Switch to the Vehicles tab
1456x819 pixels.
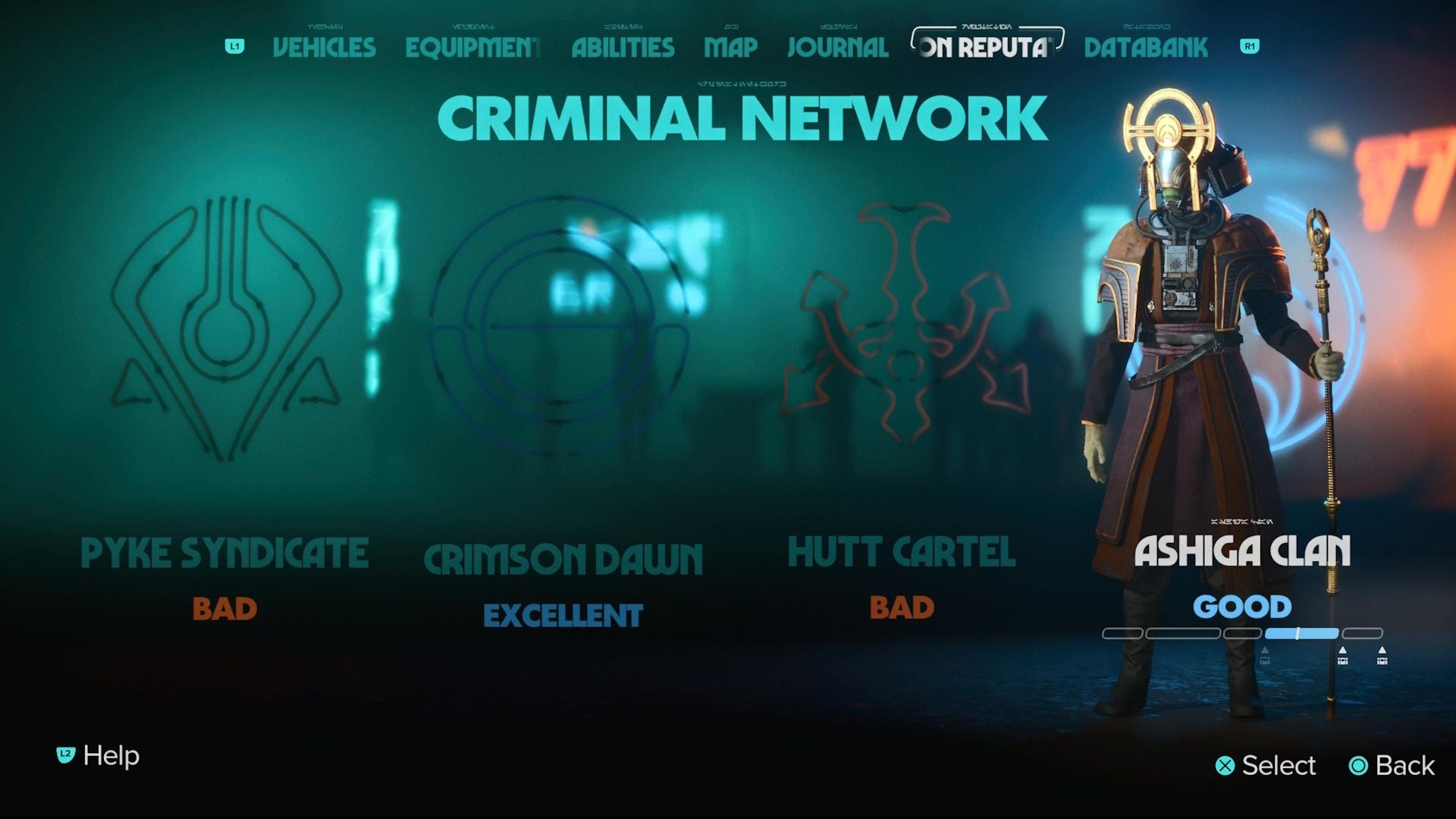325,47
